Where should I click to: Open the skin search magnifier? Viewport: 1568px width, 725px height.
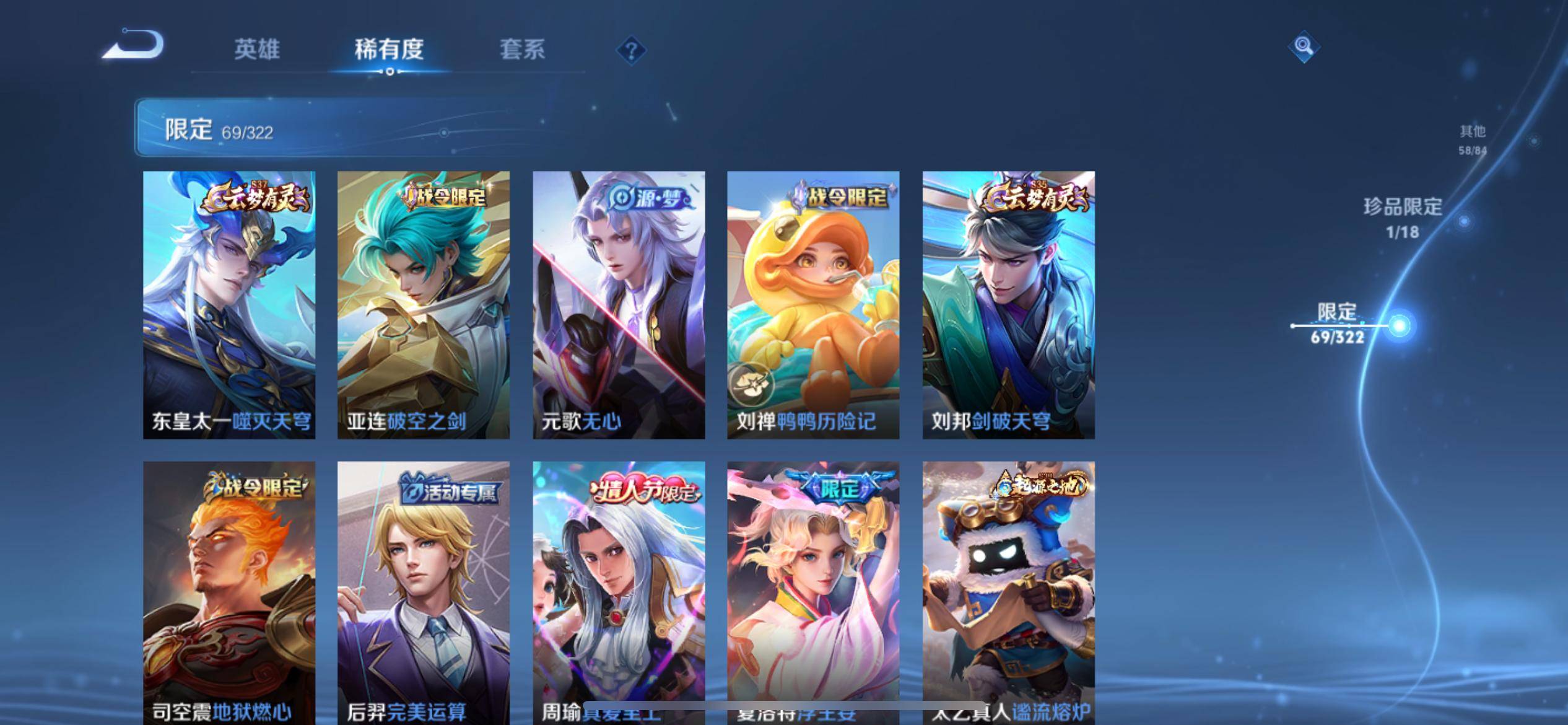click(1303, 46)
